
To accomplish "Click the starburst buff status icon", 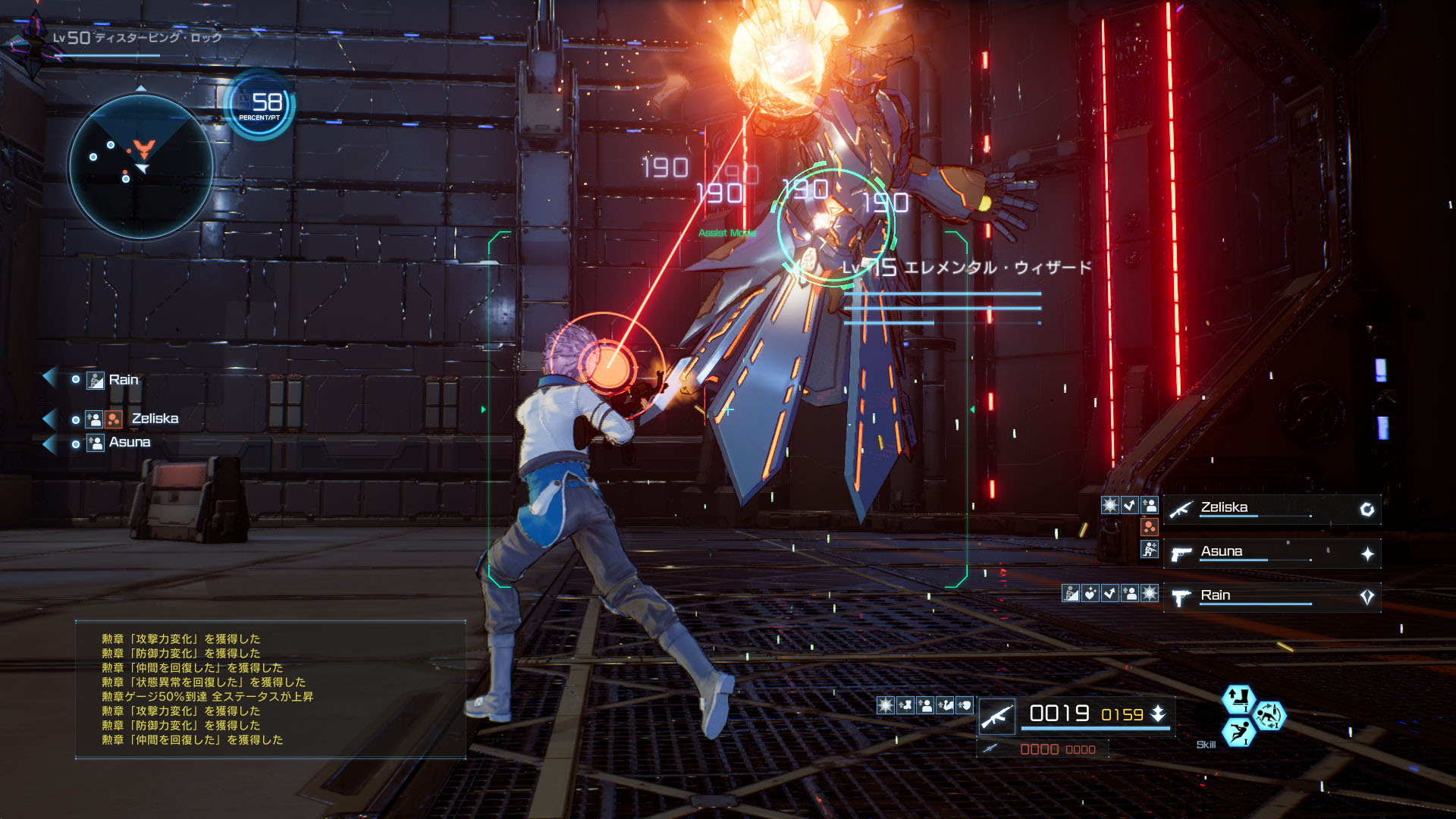I will pyautogui.click(x=885, y=706).
